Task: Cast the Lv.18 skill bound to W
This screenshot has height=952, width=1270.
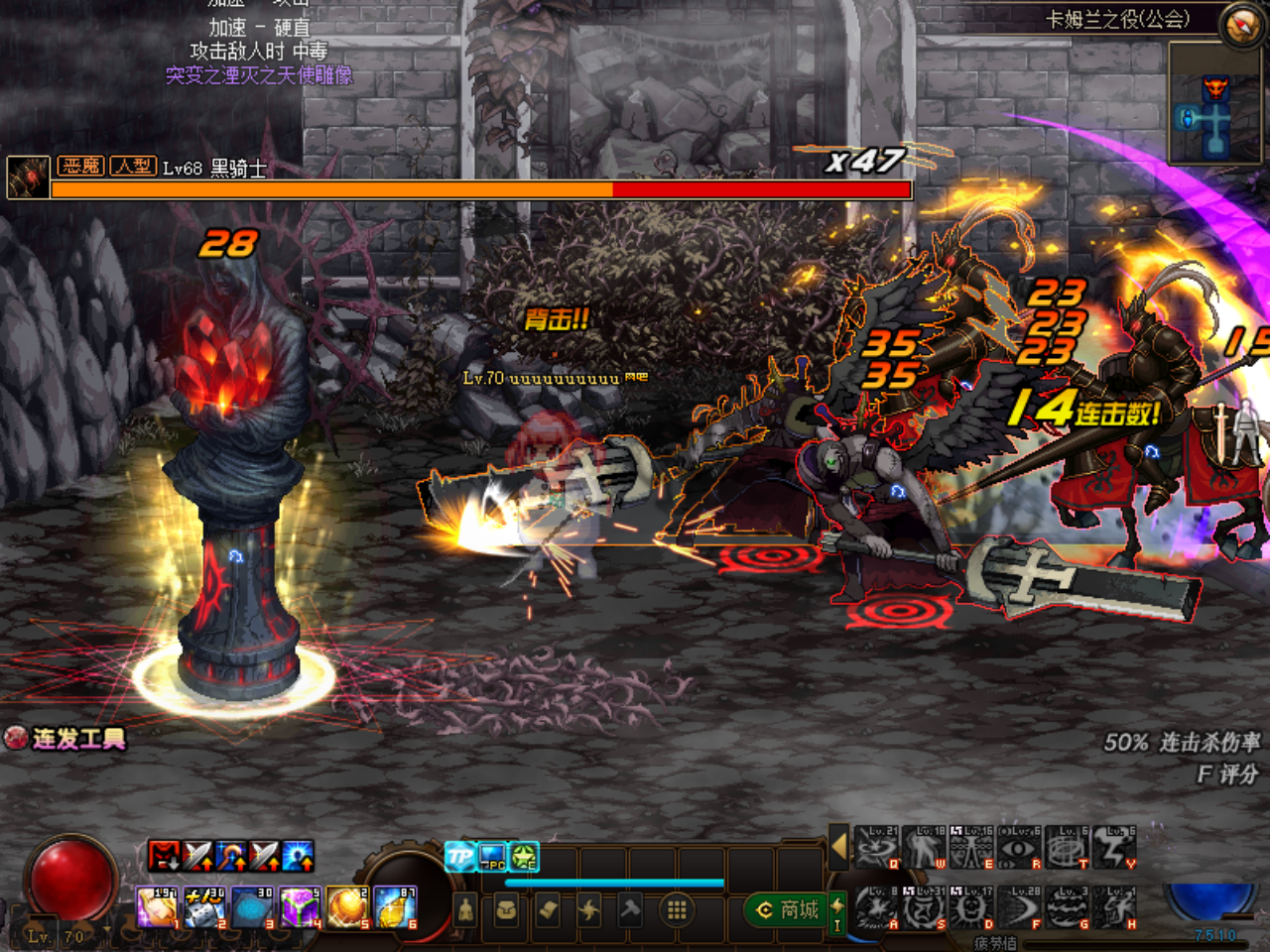Action: (924, 846)
